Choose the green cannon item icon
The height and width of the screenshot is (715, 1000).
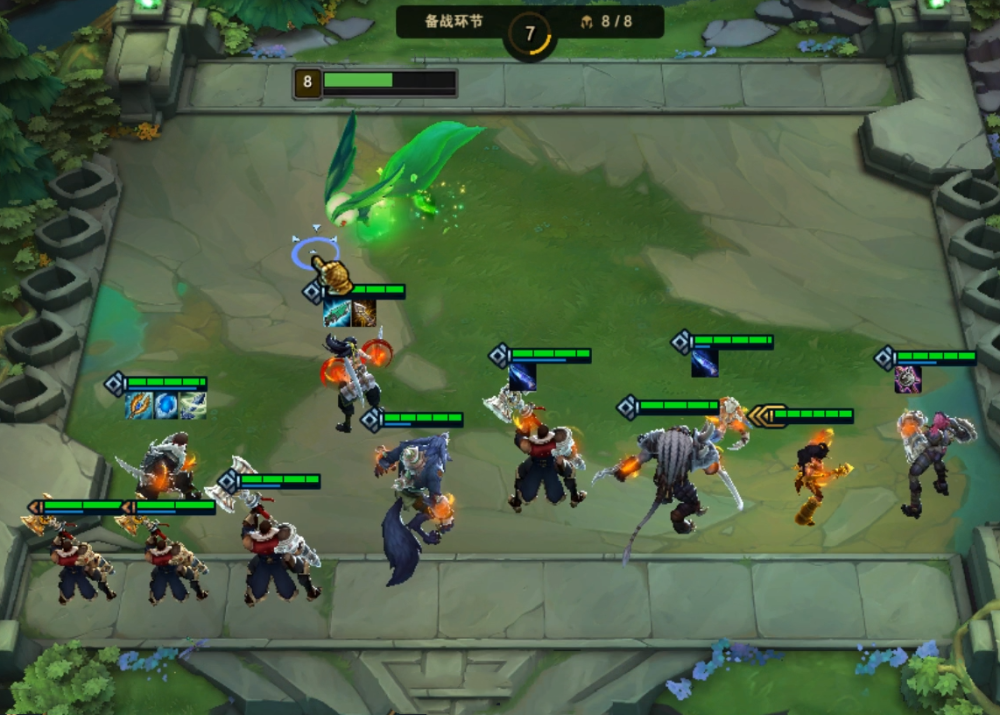[336, 313]
